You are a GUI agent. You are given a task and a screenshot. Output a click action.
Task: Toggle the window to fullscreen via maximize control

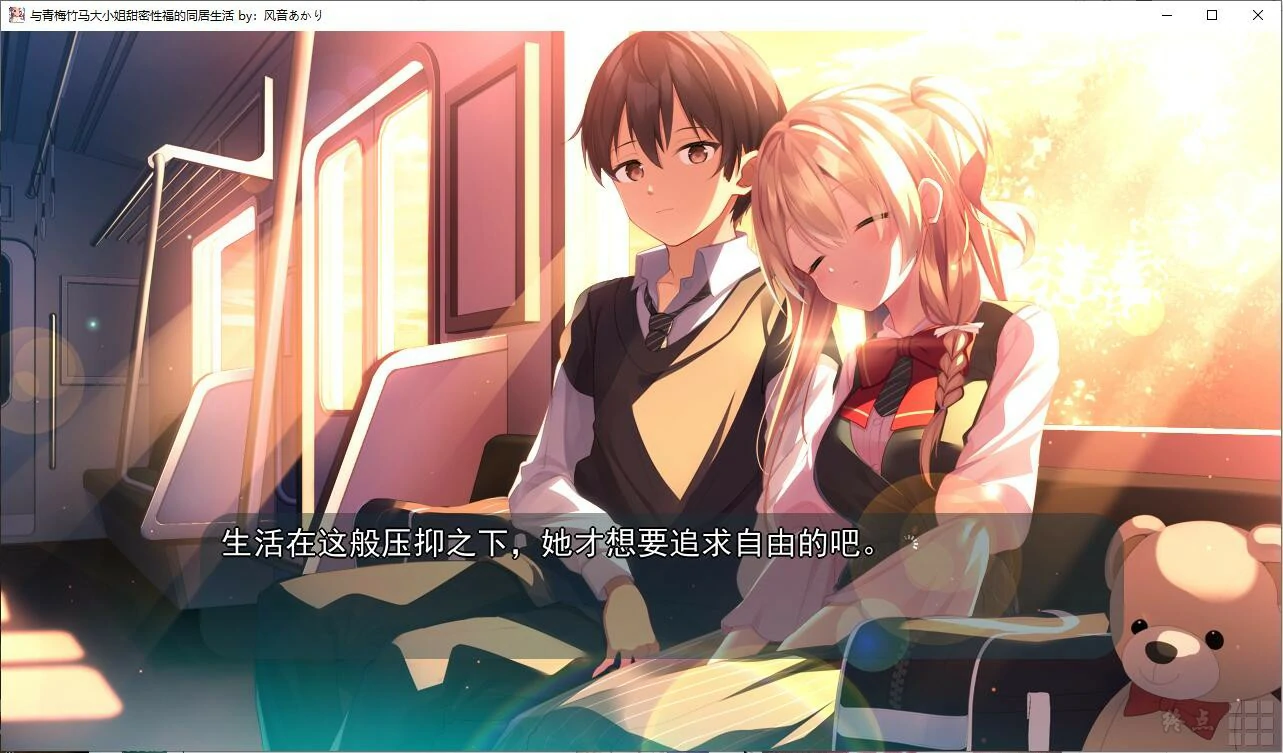tap(1211, 15)
